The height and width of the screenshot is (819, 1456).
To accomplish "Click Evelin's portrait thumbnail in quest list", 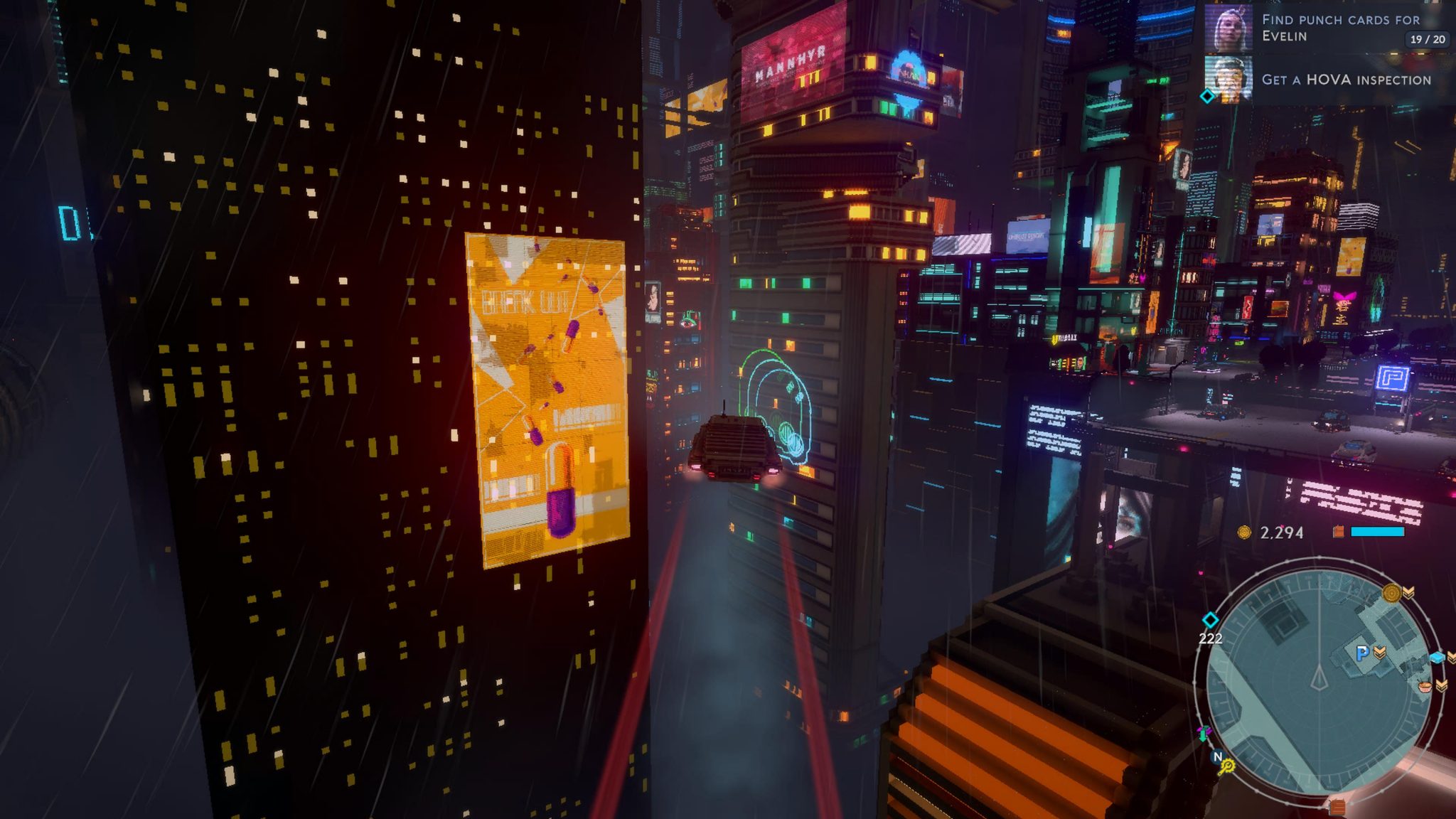I will [x=1228, y=27].
